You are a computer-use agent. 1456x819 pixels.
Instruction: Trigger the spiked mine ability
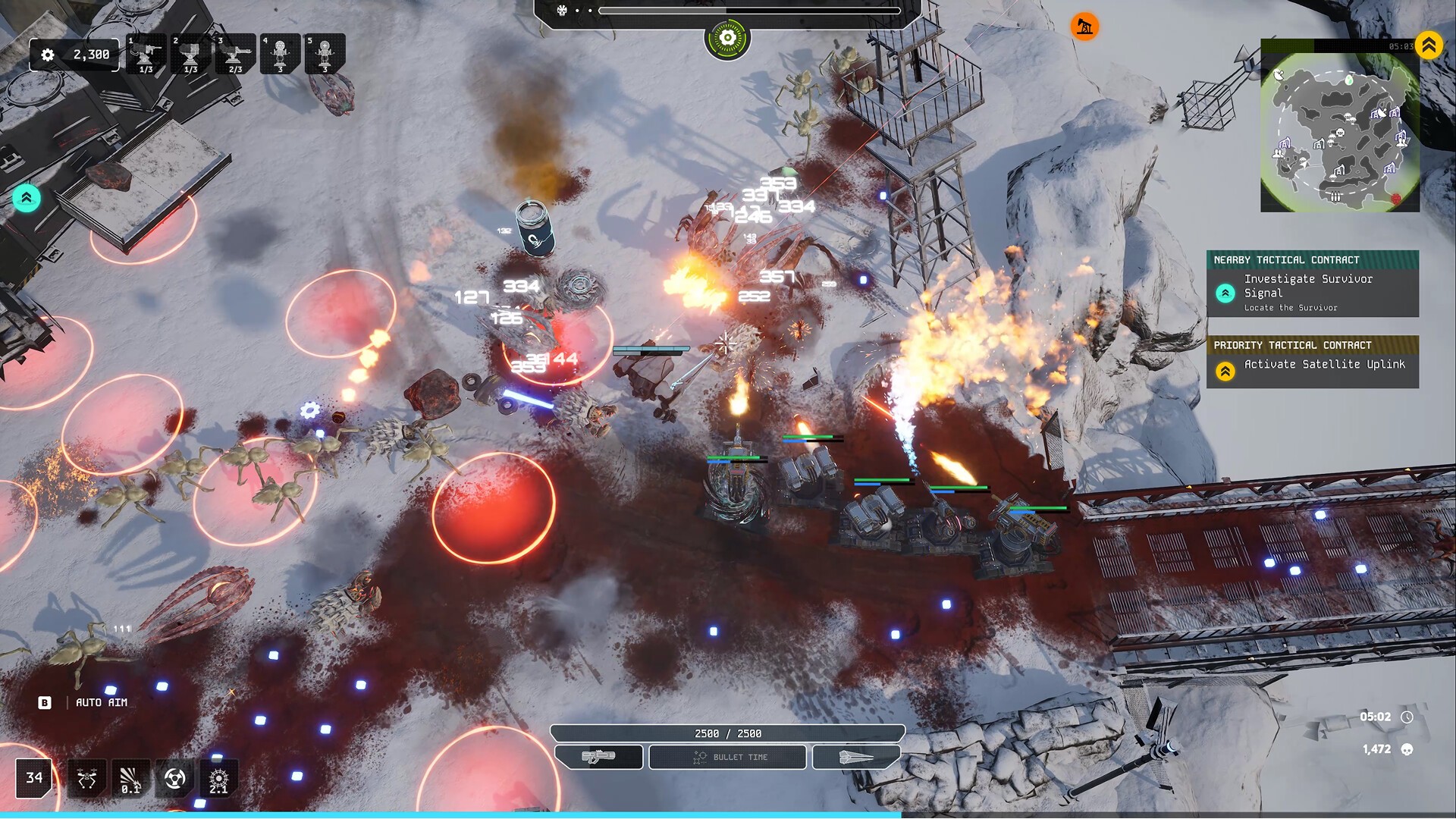click(x=218, y=779)
